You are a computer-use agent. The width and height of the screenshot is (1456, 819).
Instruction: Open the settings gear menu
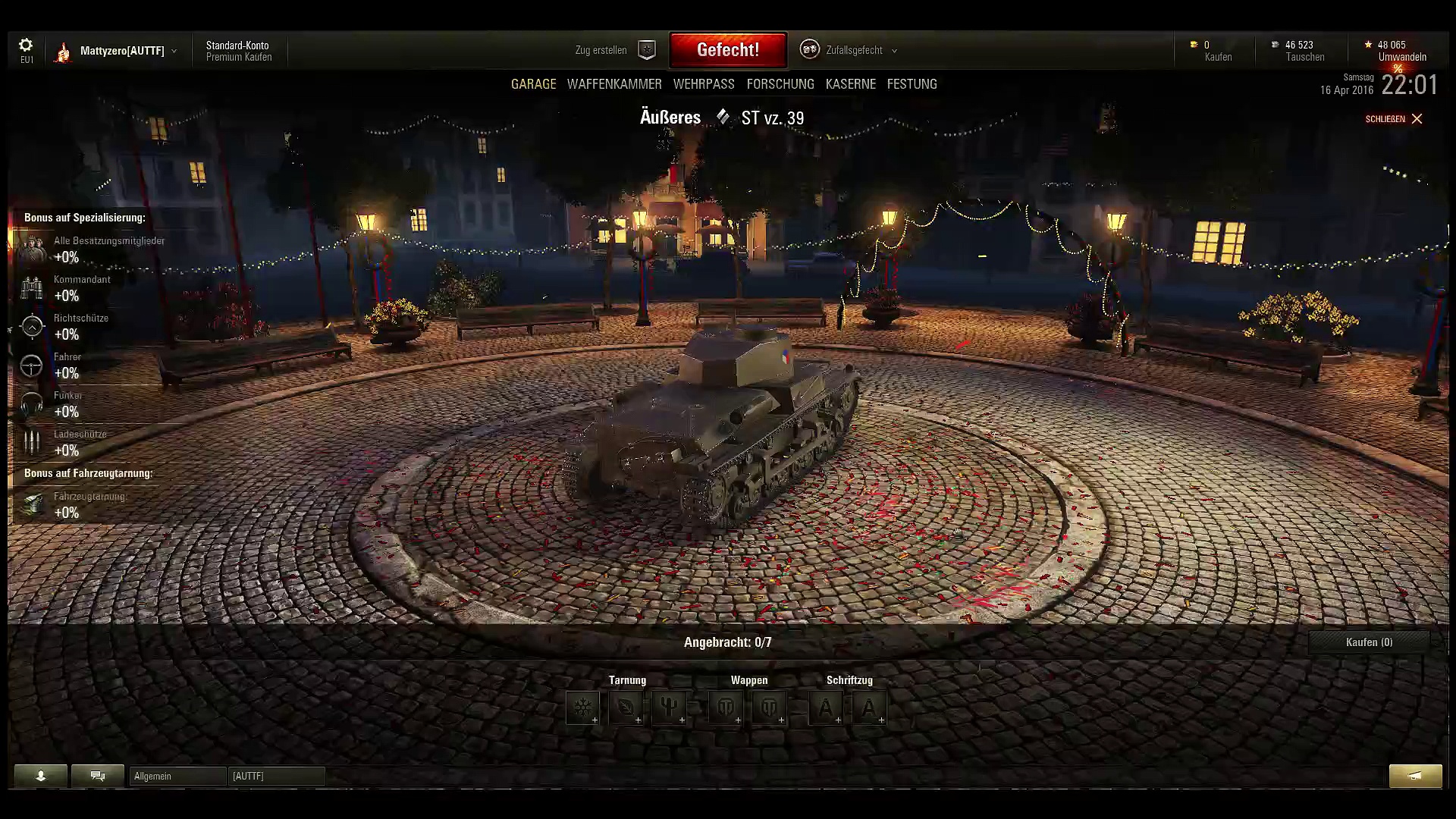click(26, 45)
